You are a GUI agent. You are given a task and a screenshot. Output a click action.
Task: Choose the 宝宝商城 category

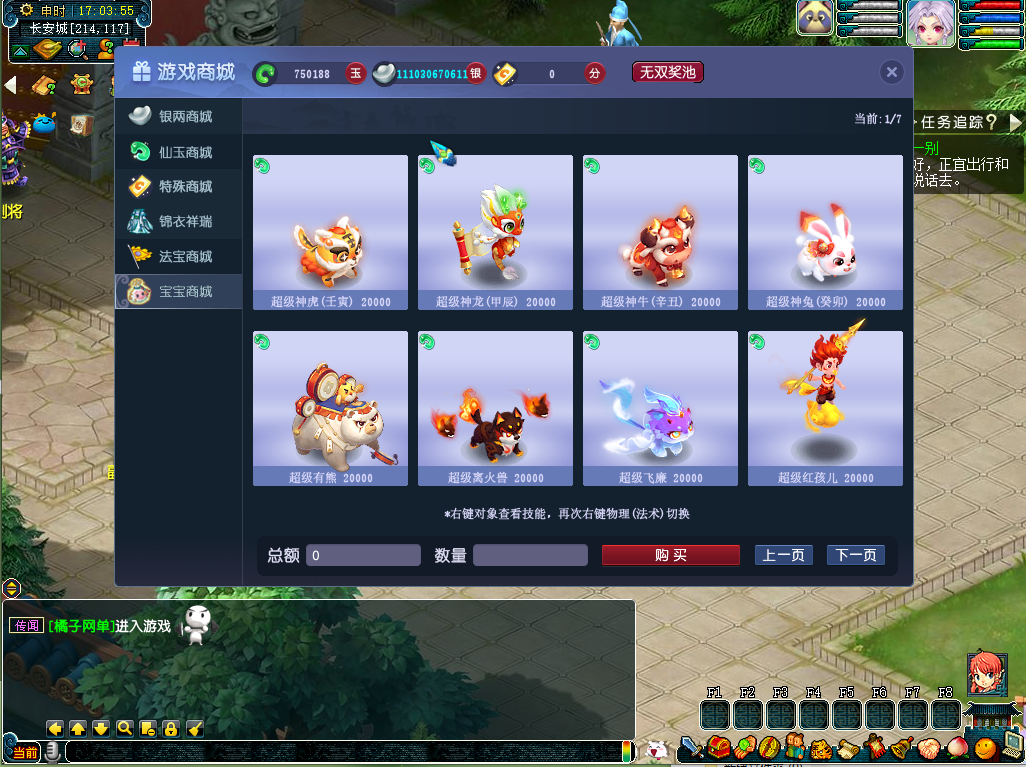click(x=179, y=292)
